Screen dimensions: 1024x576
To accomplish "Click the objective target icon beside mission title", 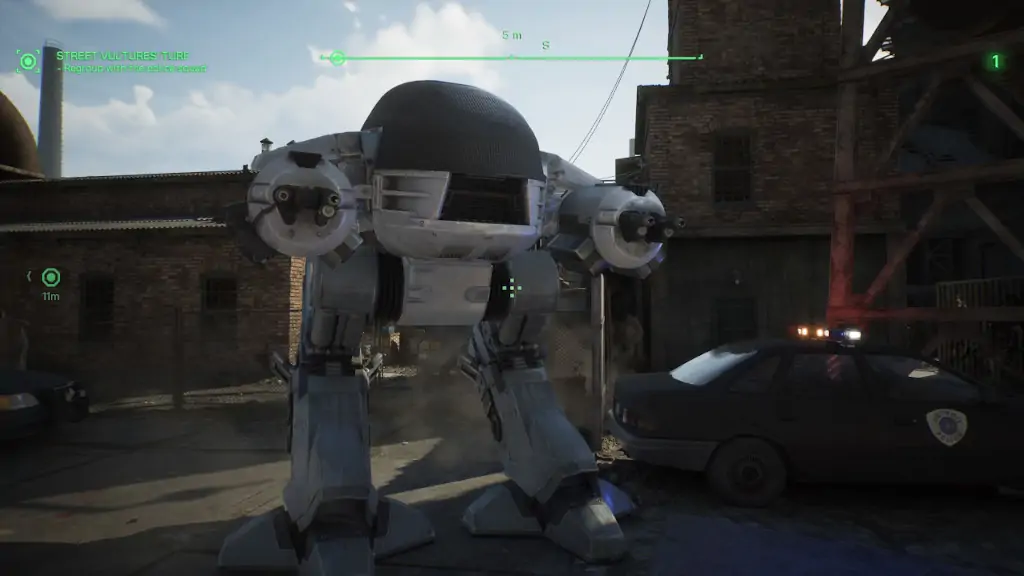I will tap(28, 61).
